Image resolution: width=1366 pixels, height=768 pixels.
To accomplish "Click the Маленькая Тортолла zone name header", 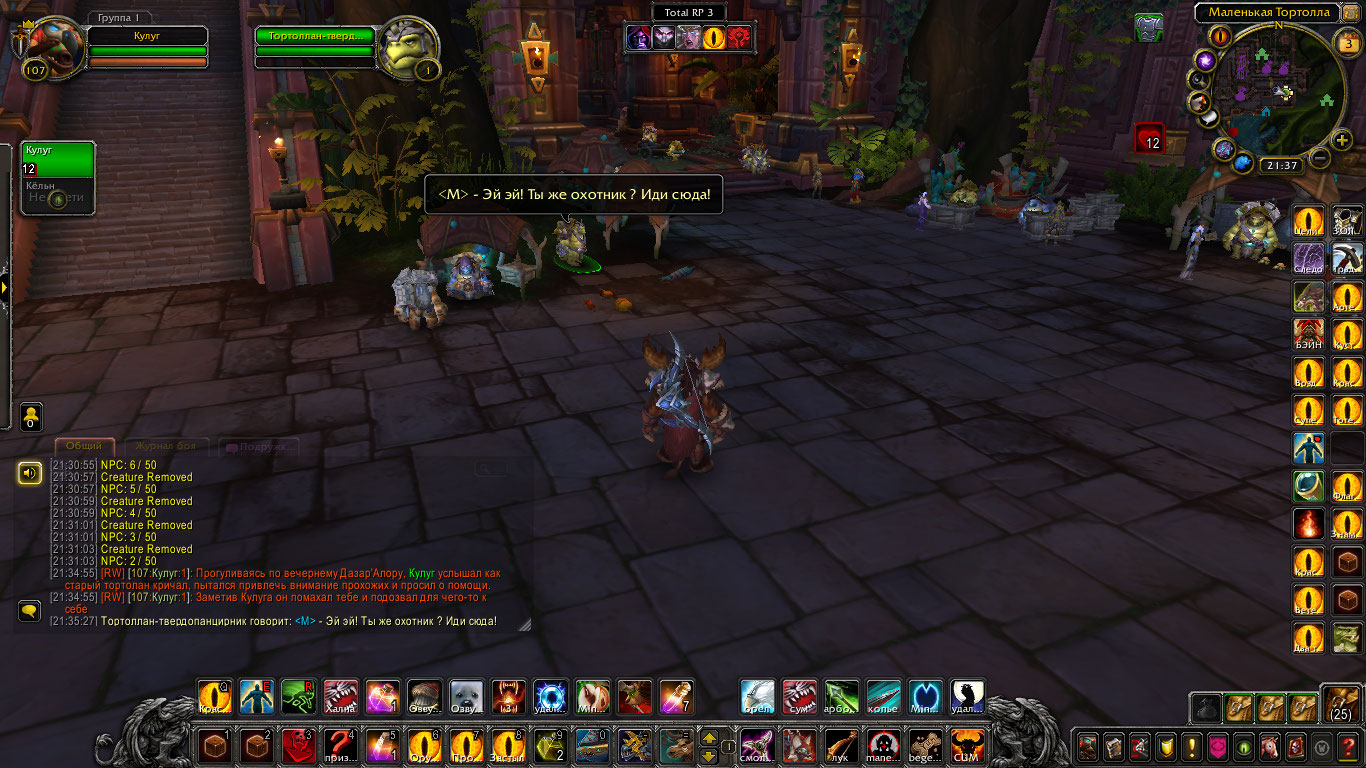I will click(x=1269, y=13).
